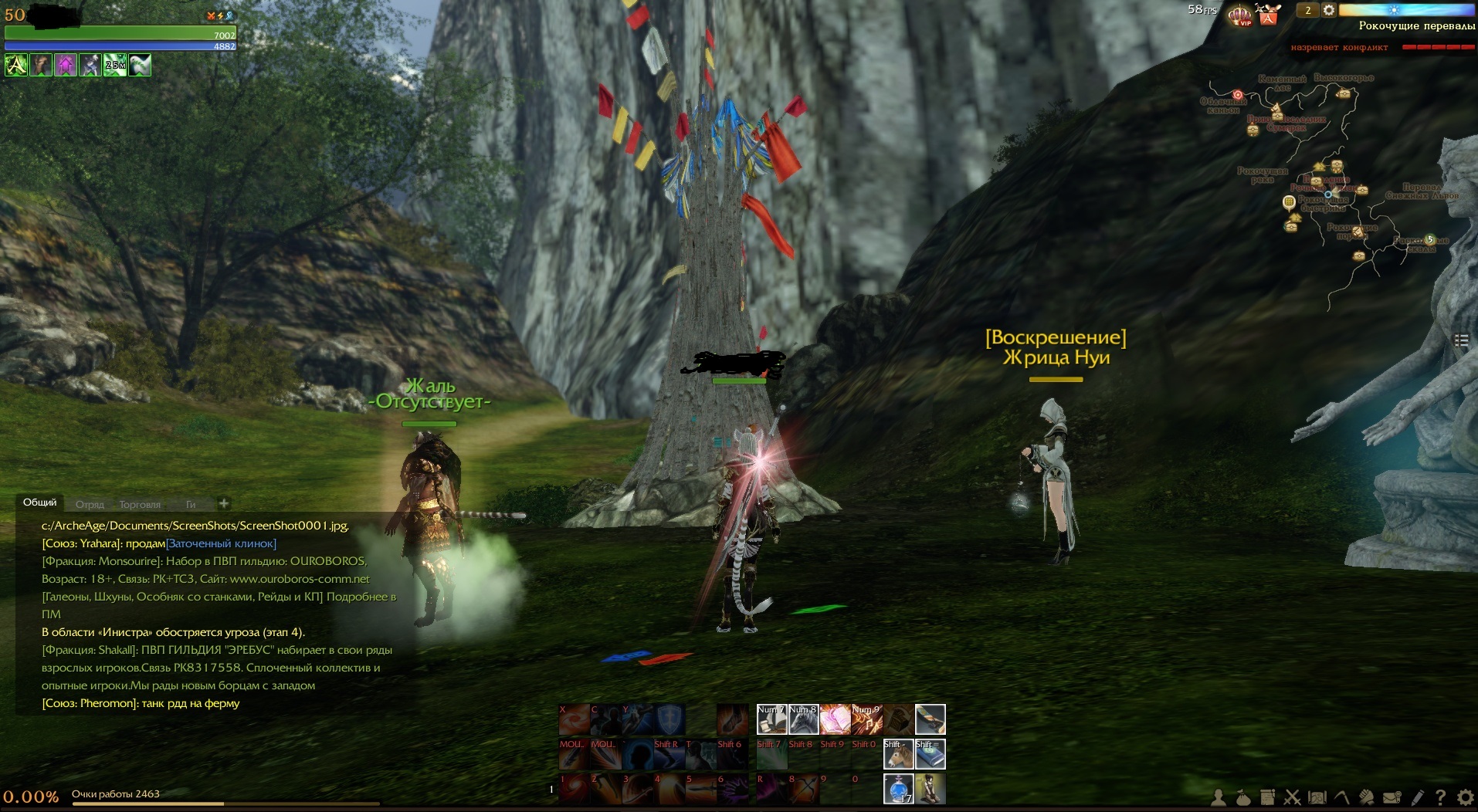Screen dimensions: 1478x812
Task: Toggle the quest tracker list icon
Action: click(x=1461, y=340)
